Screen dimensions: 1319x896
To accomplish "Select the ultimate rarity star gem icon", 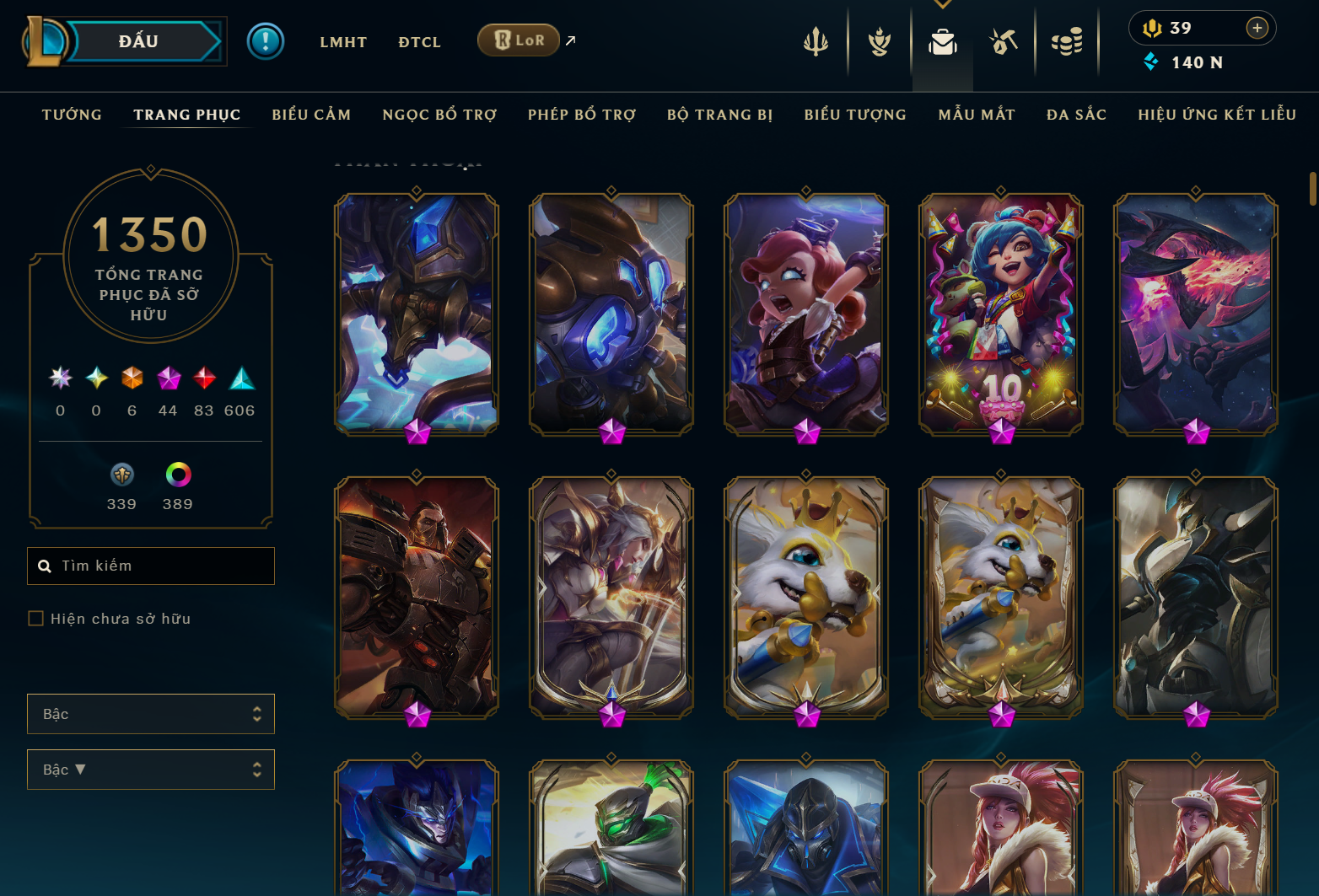I will pyautogui.click(x=59, y=379).
